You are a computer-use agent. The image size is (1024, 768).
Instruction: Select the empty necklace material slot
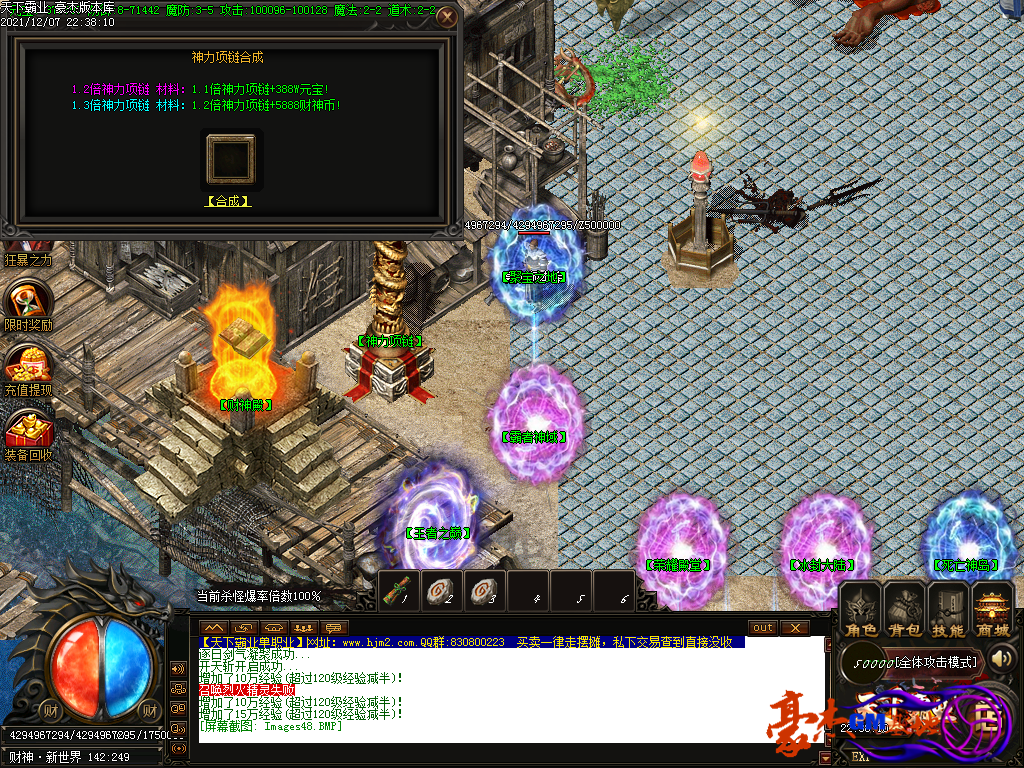230,158
